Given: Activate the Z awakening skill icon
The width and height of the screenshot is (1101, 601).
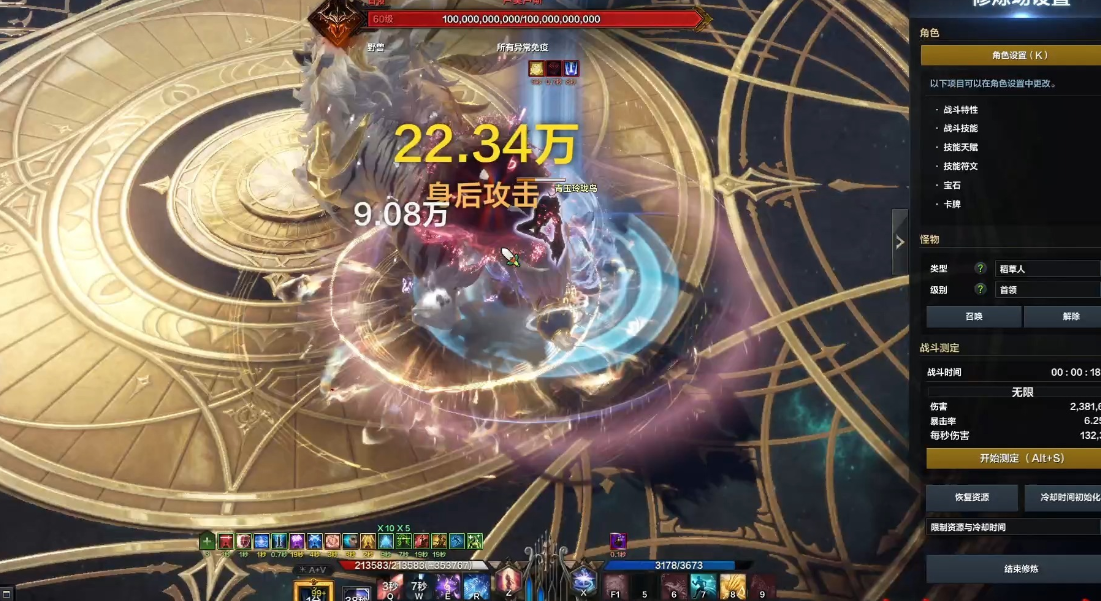Looking at the screenshot, I should 510,581.
